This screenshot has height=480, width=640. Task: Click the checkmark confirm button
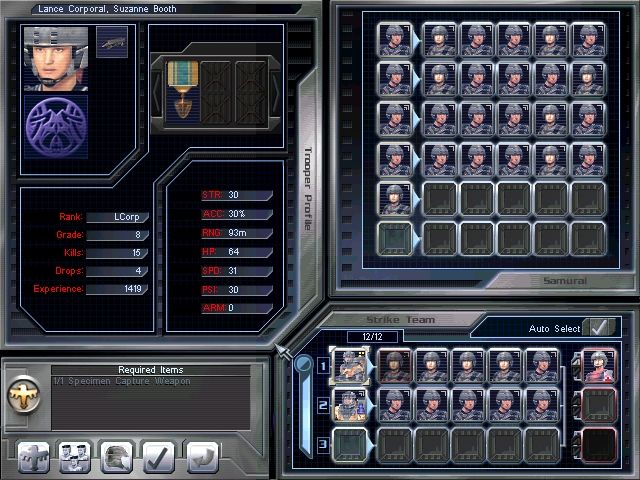(159, 455)
